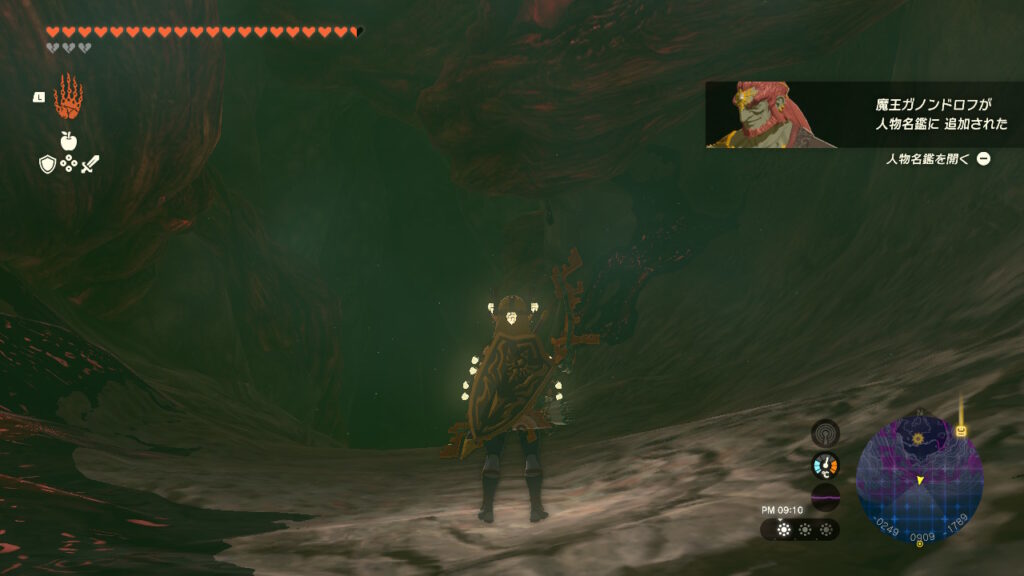Open the weather forecast strip
Image resolution: width=1024 pixels, height=576 pixels.
coord(800,529)
